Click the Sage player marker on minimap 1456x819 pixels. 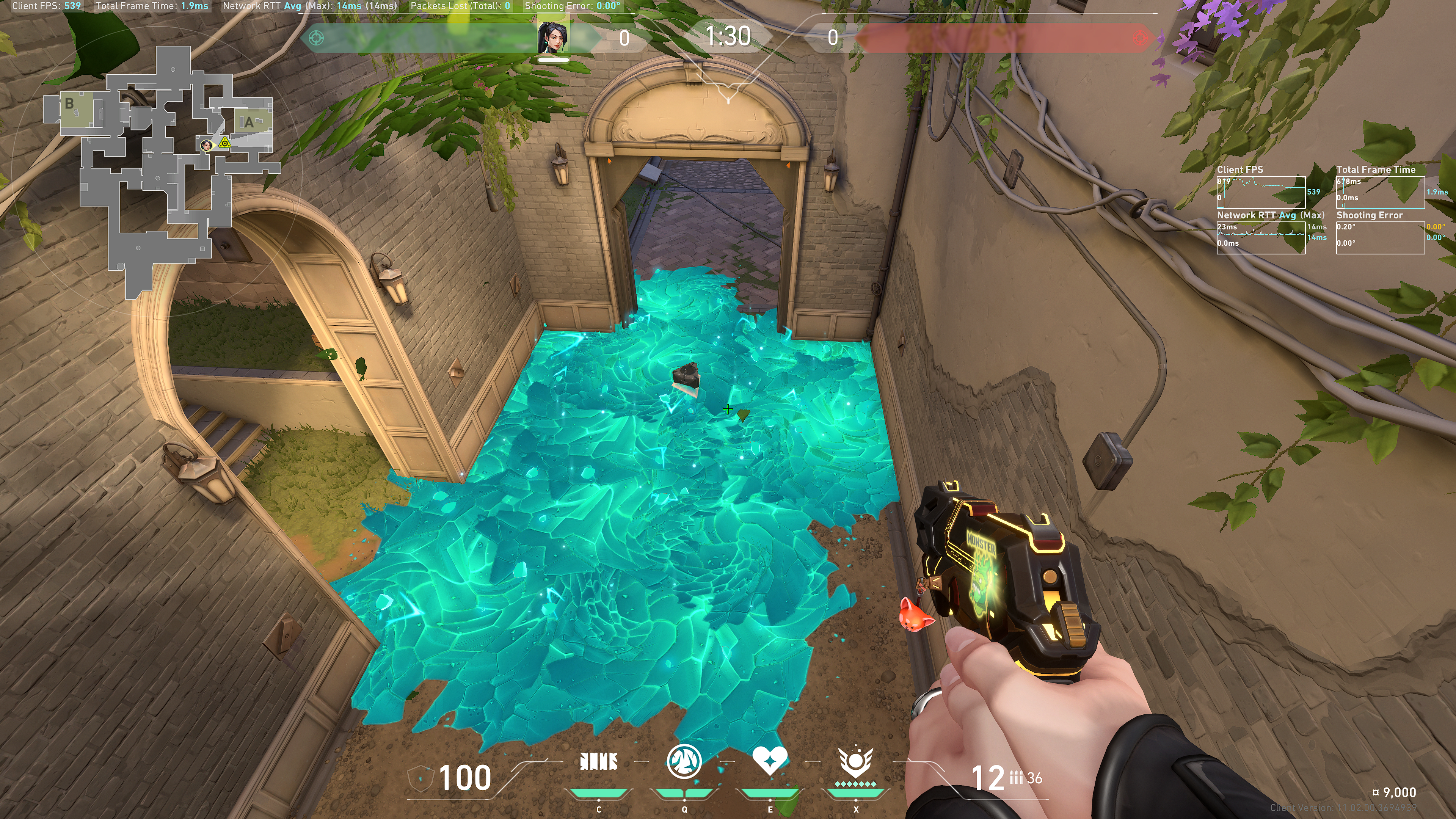click(207, 145)
